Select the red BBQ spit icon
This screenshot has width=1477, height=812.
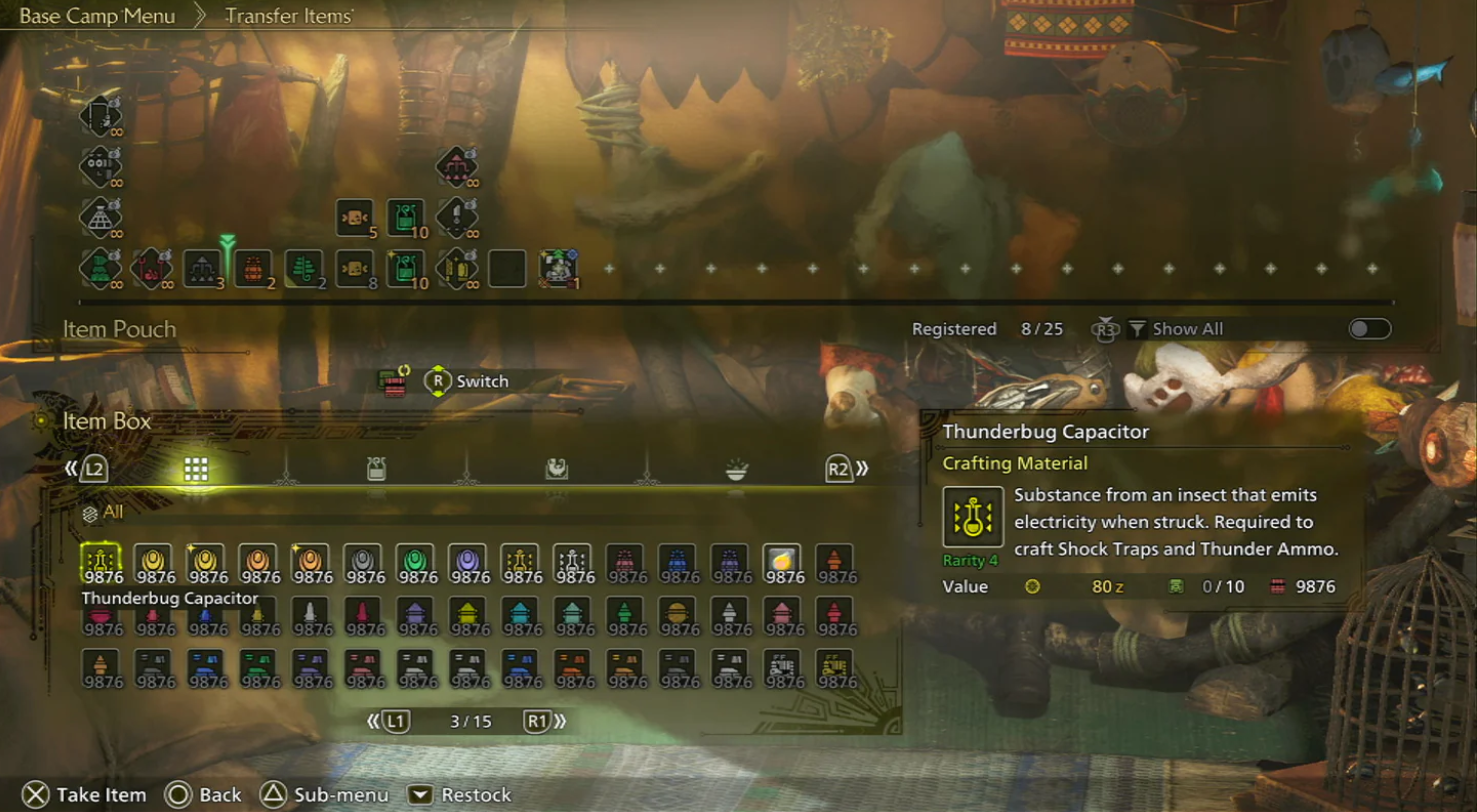coord(150,268)
